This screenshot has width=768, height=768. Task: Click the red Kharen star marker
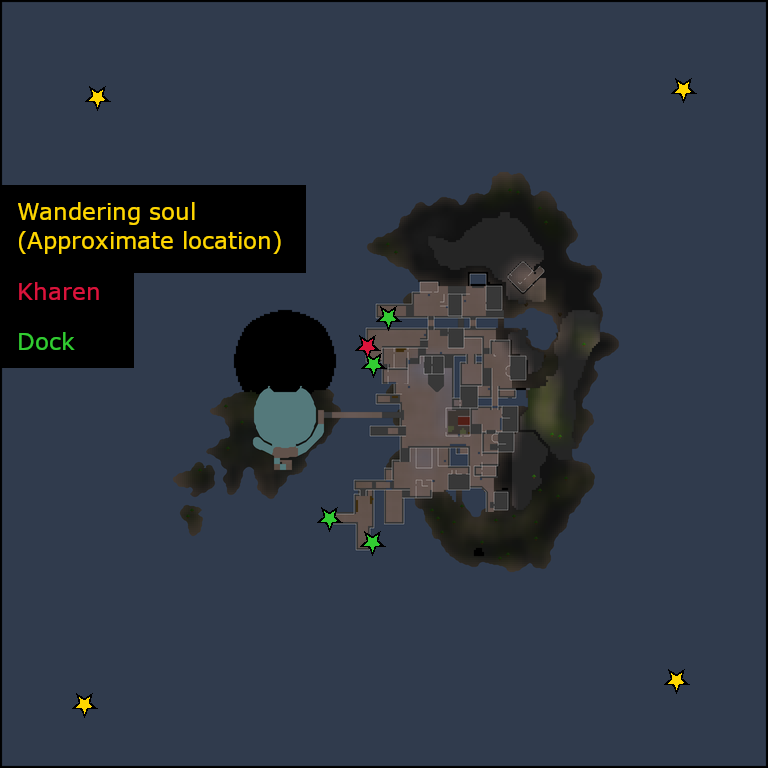(x=367, y=346)
